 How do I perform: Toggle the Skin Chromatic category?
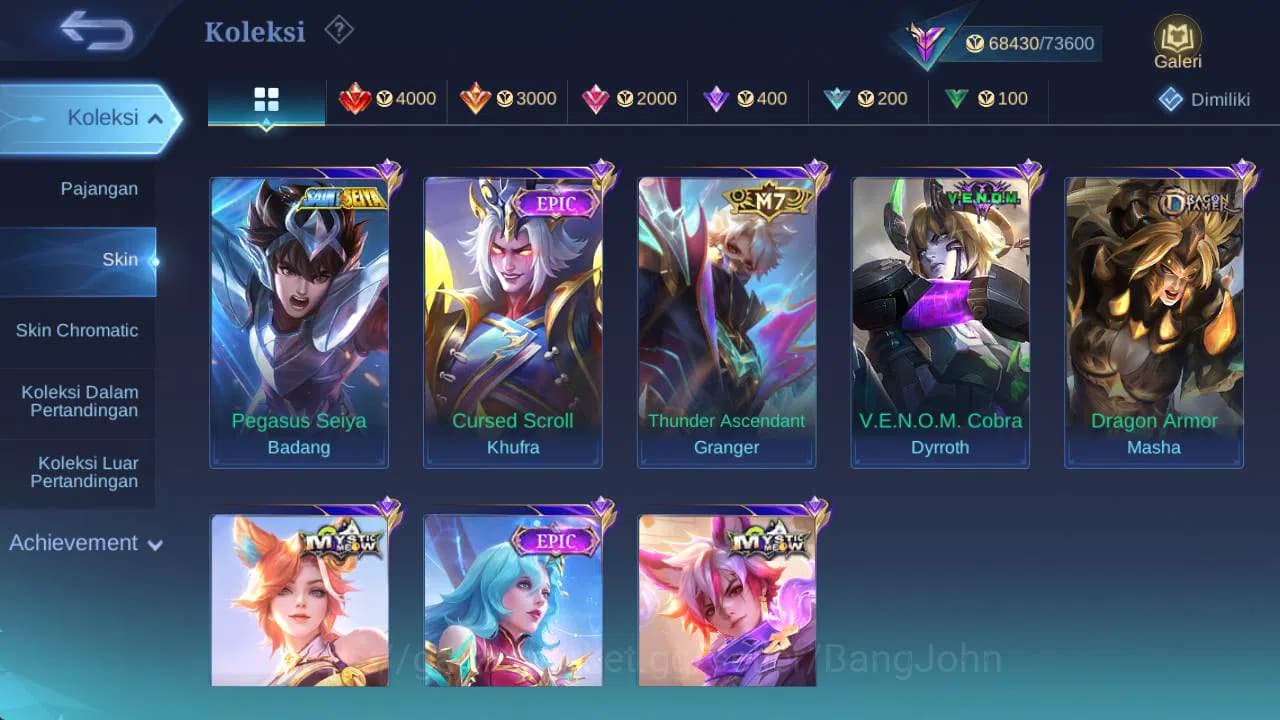(x=78, y=330)
